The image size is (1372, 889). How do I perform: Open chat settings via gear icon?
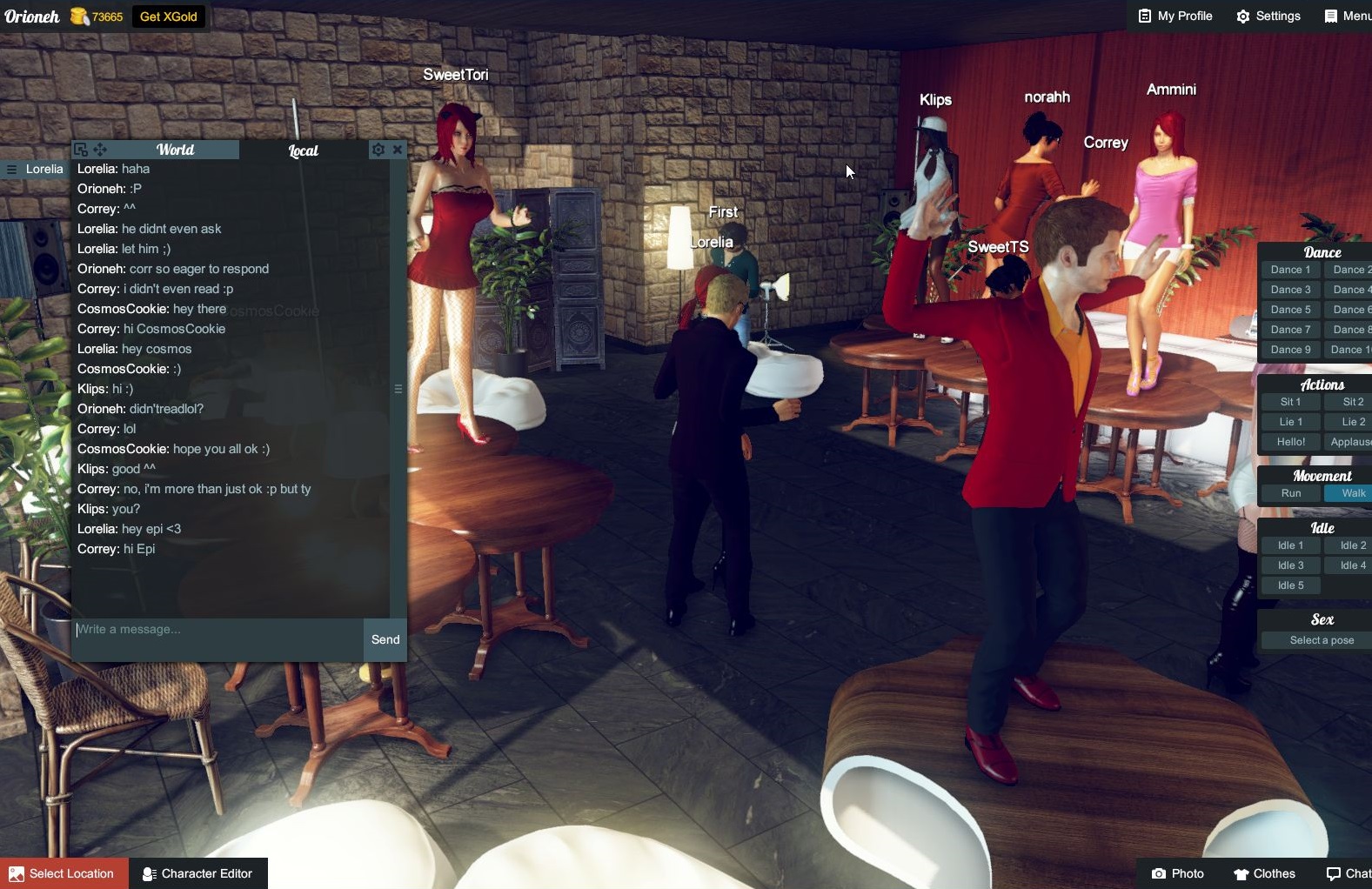[x=379, y=150]
